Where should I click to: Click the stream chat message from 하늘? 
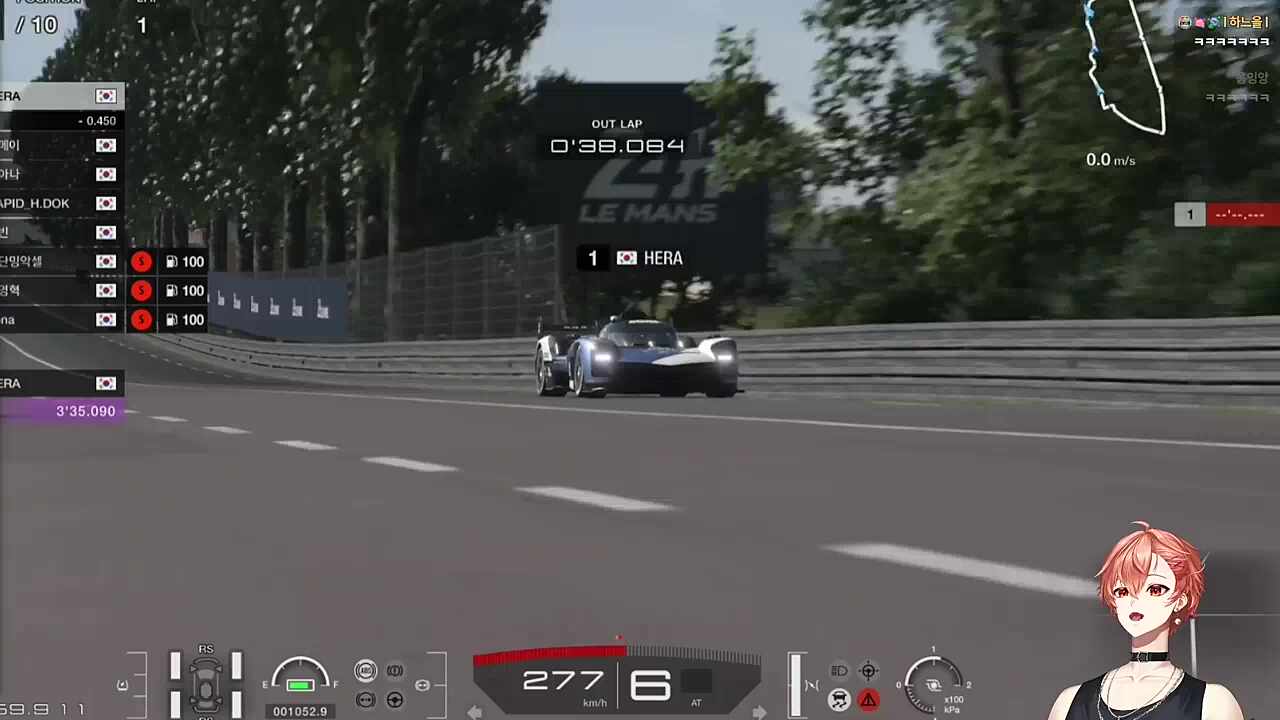[1230, 31]
